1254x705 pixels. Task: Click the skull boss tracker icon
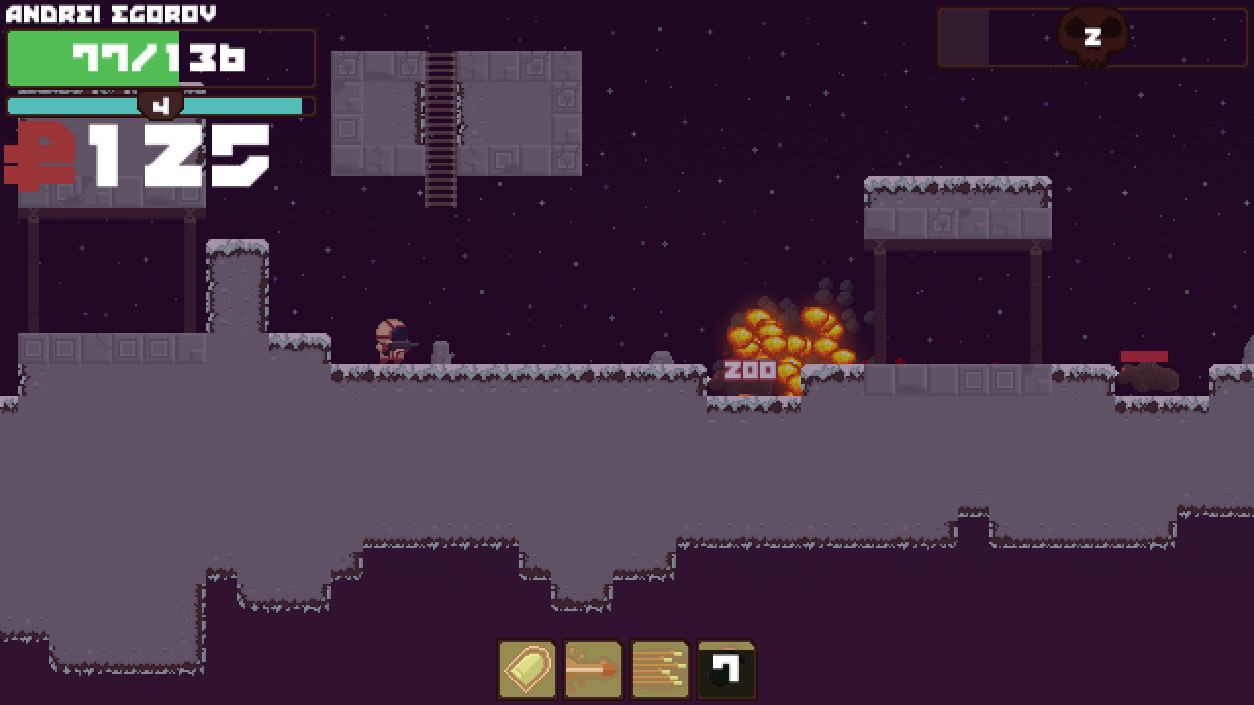[x=1092, y=37]
